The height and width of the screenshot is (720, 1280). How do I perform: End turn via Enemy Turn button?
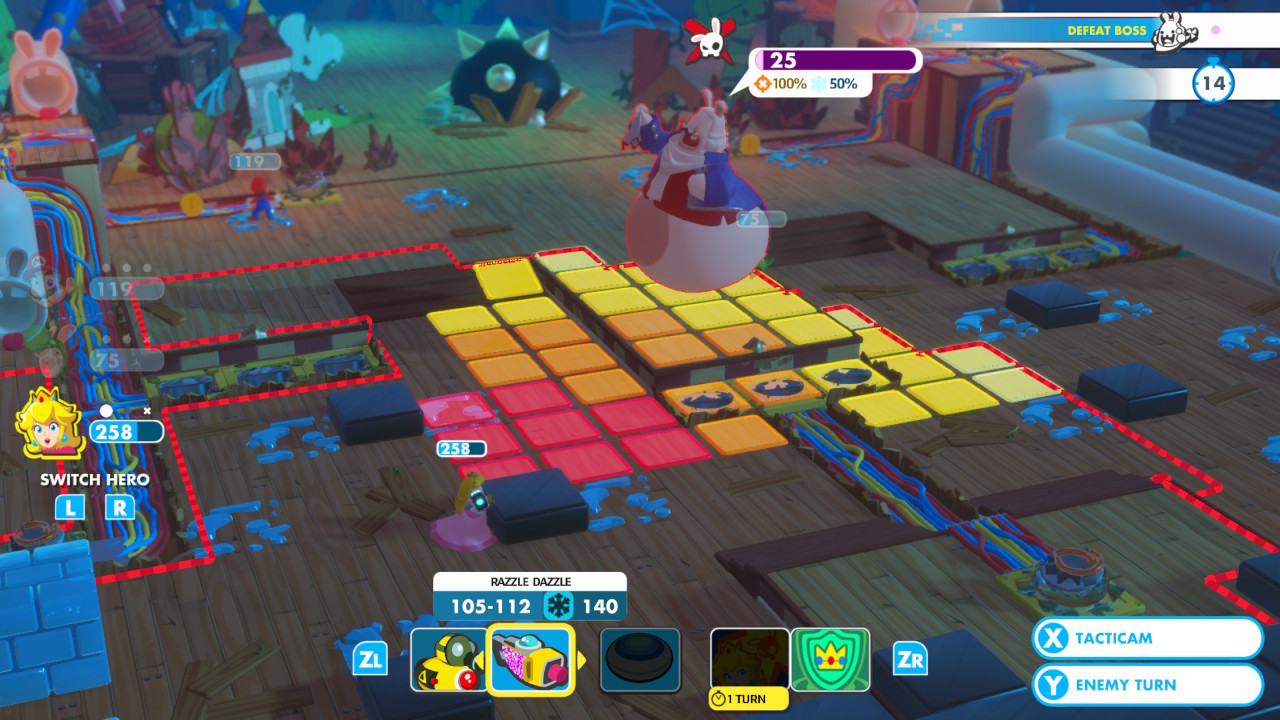(x=1146, y=684)
